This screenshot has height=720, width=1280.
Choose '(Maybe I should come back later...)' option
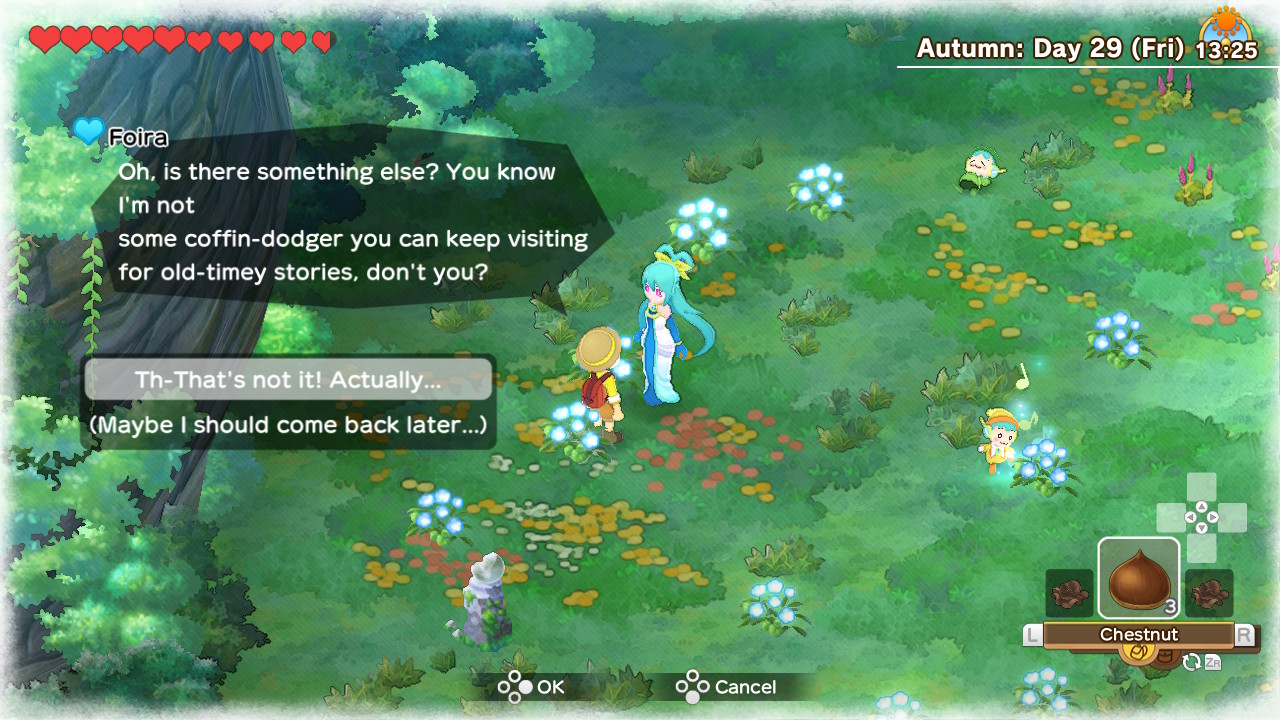288,424
